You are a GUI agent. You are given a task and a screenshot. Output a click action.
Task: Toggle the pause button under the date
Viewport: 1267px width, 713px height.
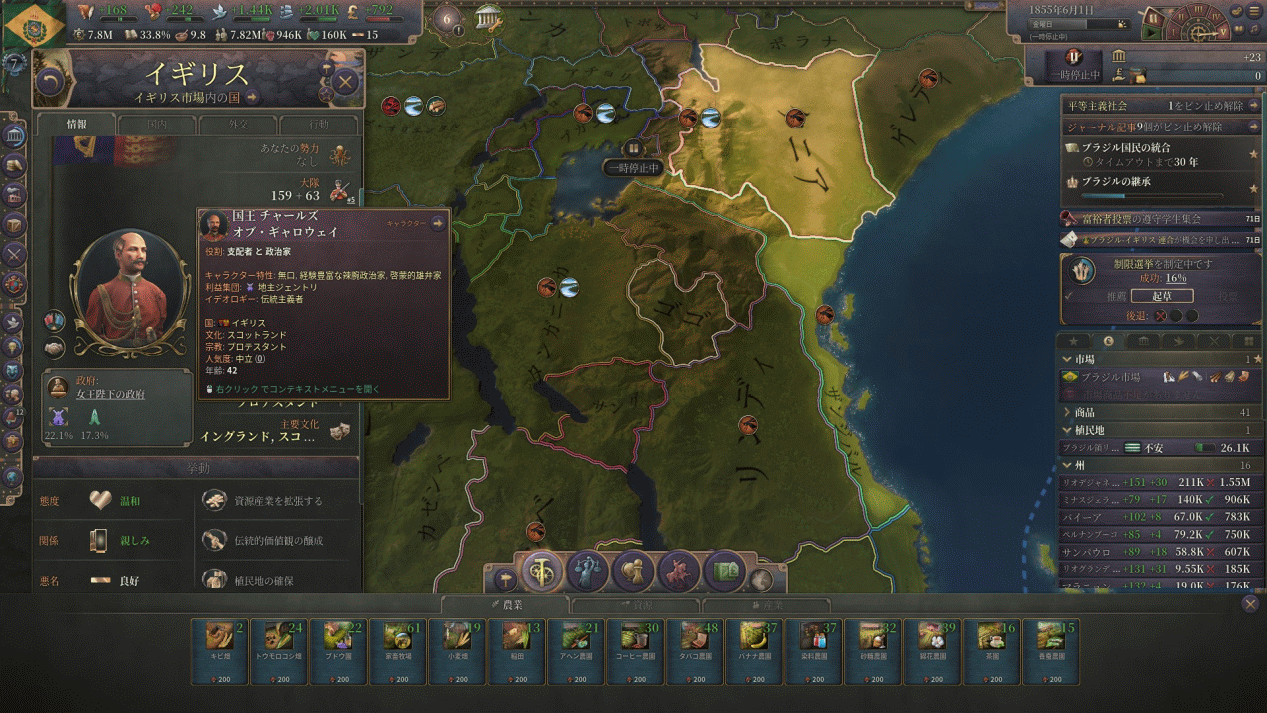(1073, 58)
